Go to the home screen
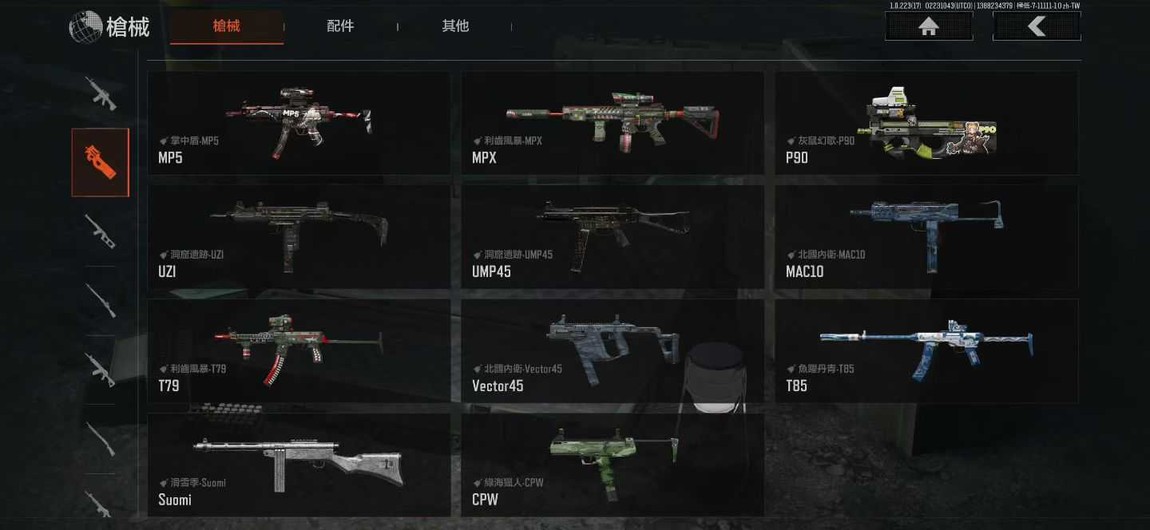1150x530 pixels. click(928, 27)
